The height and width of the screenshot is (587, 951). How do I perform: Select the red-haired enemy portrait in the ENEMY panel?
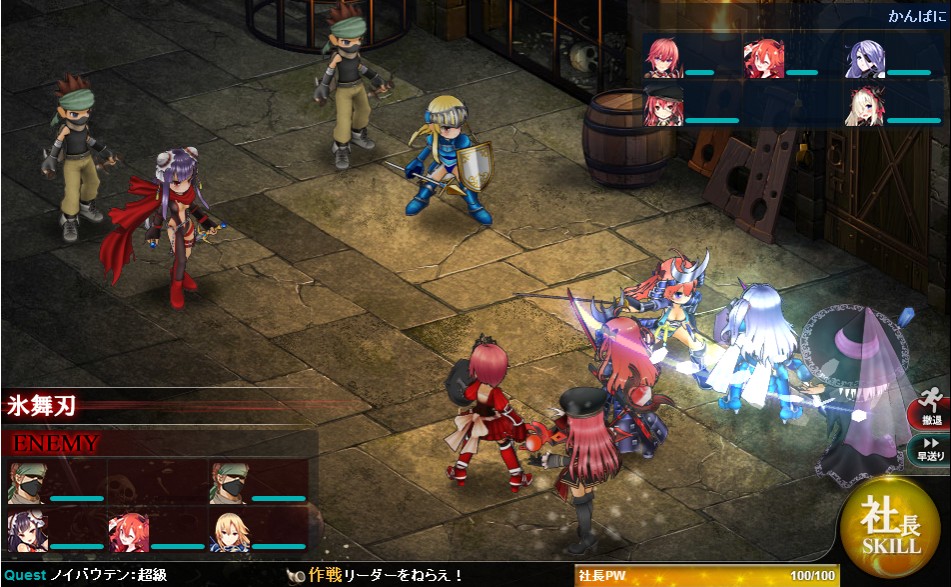point(128,530)
